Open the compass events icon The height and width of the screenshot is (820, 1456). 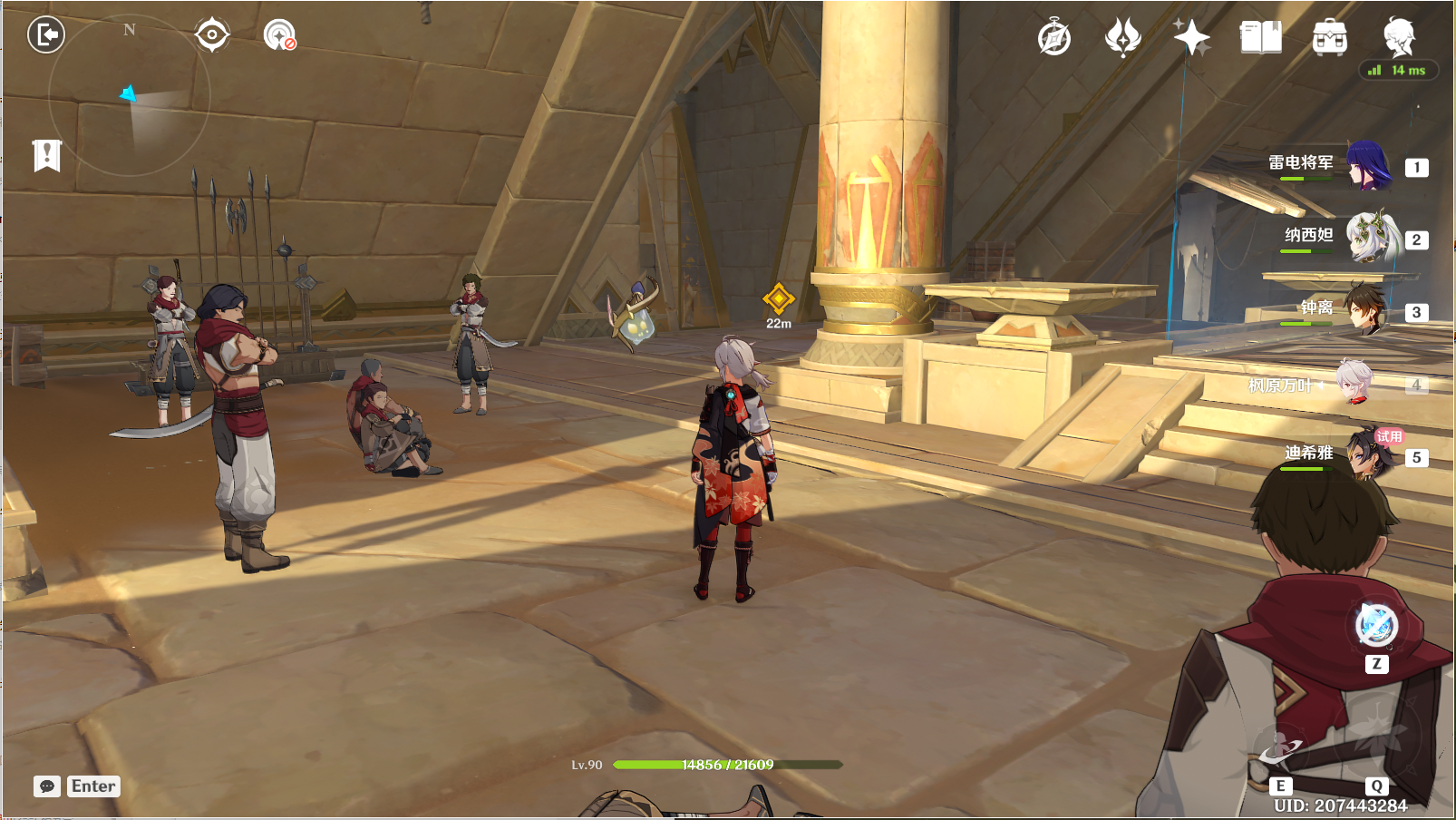(1054, 38)
